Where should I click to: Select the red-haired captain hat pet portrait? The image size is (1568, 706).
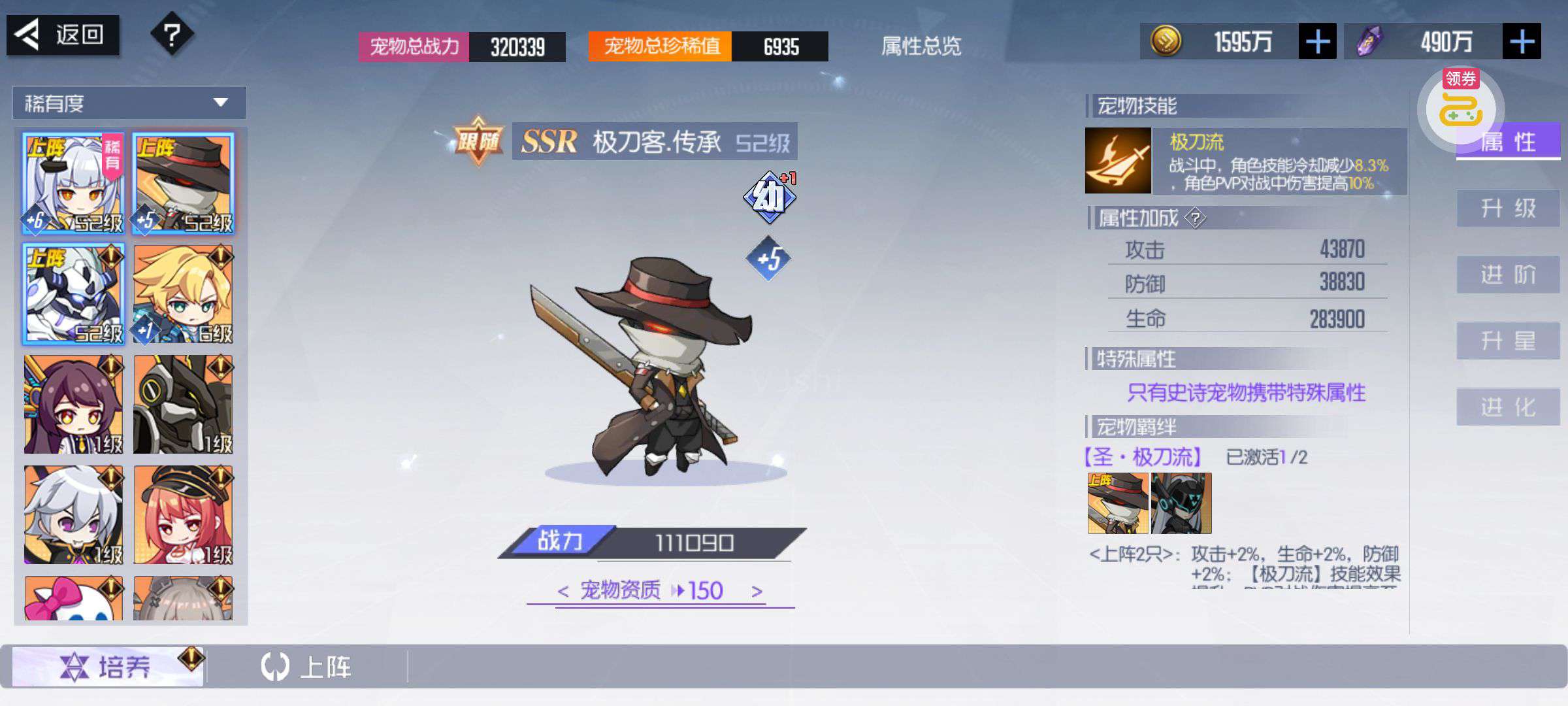click(183, 514)
